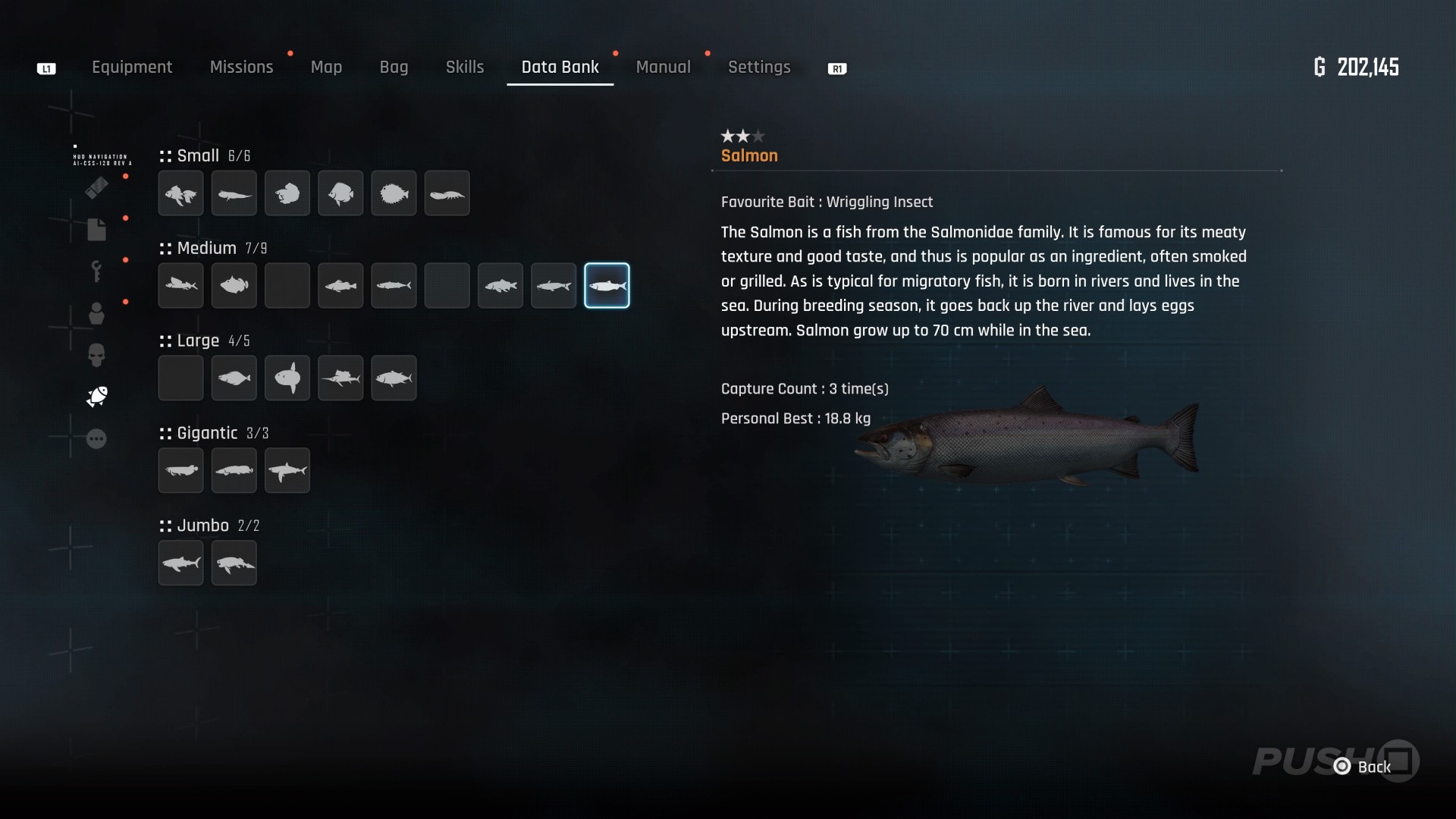1456x819 pixels.
Task: Open the Equipment tab
Action: click(132, 67)
